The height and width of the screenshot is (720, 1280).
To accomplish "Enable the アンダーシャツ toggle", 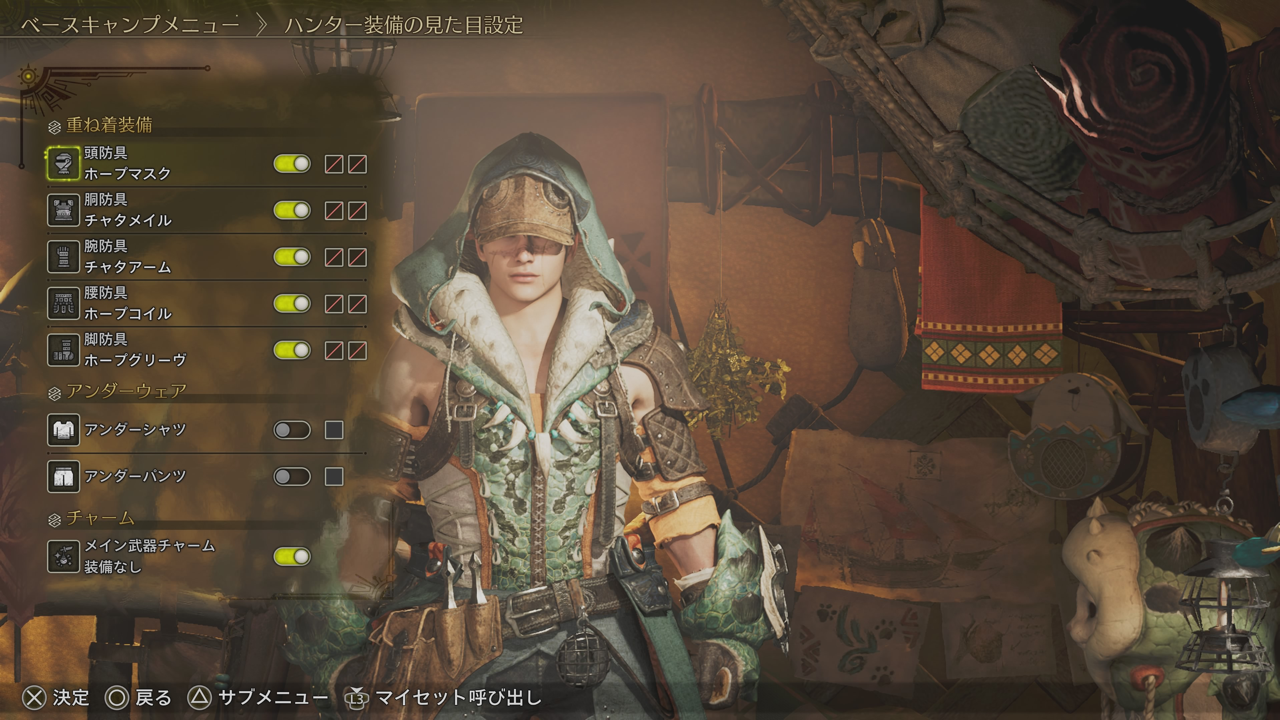I will tap(292, 430).
